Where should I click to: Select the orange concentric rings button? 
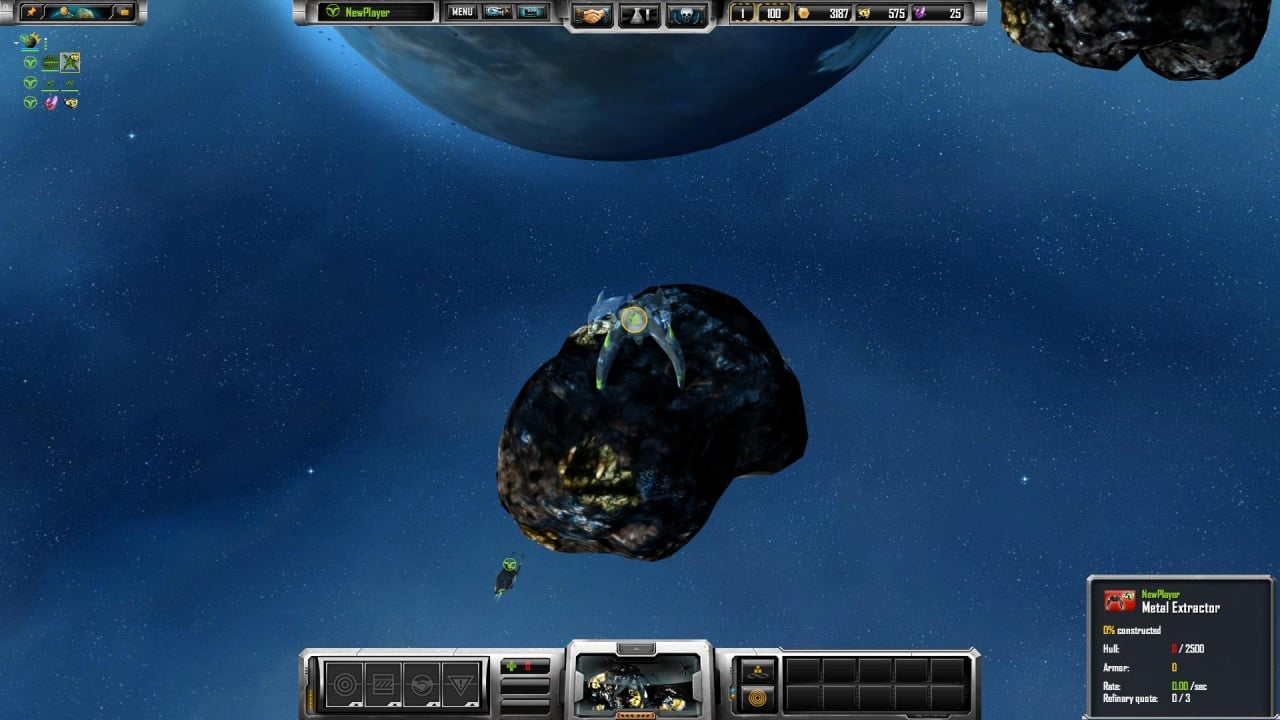click(758, 697)
